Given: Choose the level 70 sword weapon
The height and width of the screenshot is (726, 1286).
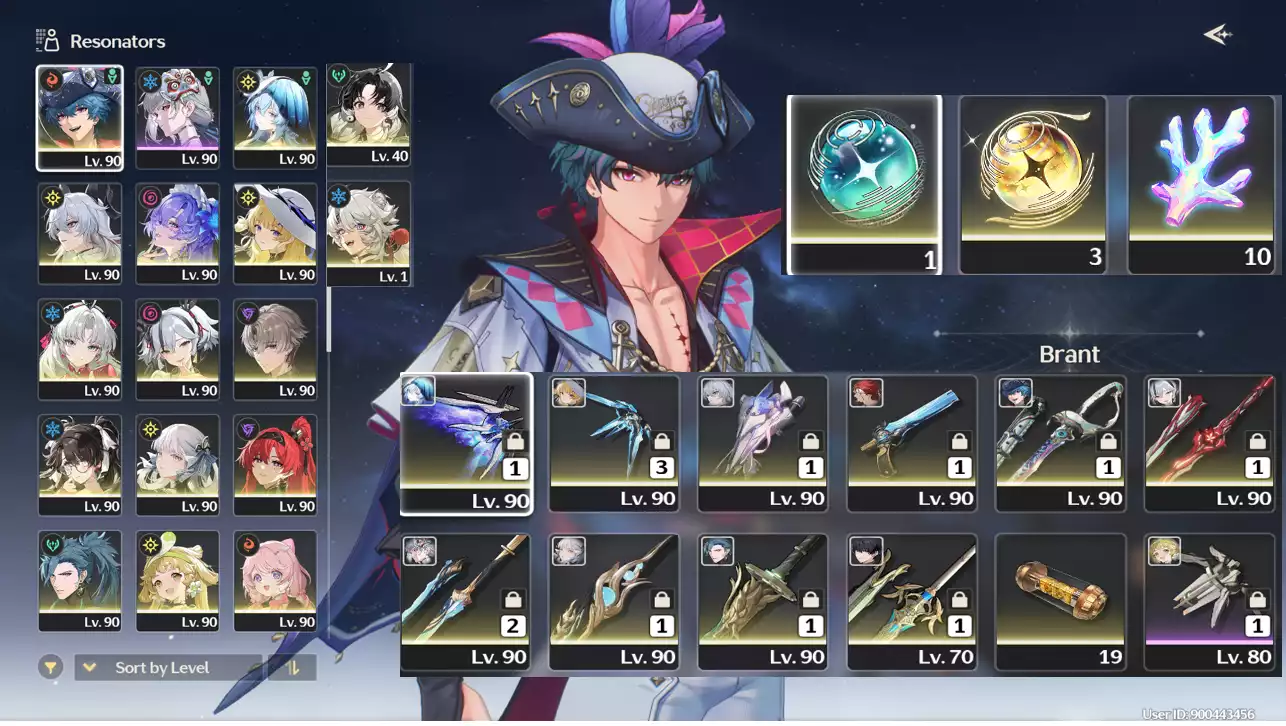Looking at the screenshot, I should pyautogui.click(x=911, y=601).
